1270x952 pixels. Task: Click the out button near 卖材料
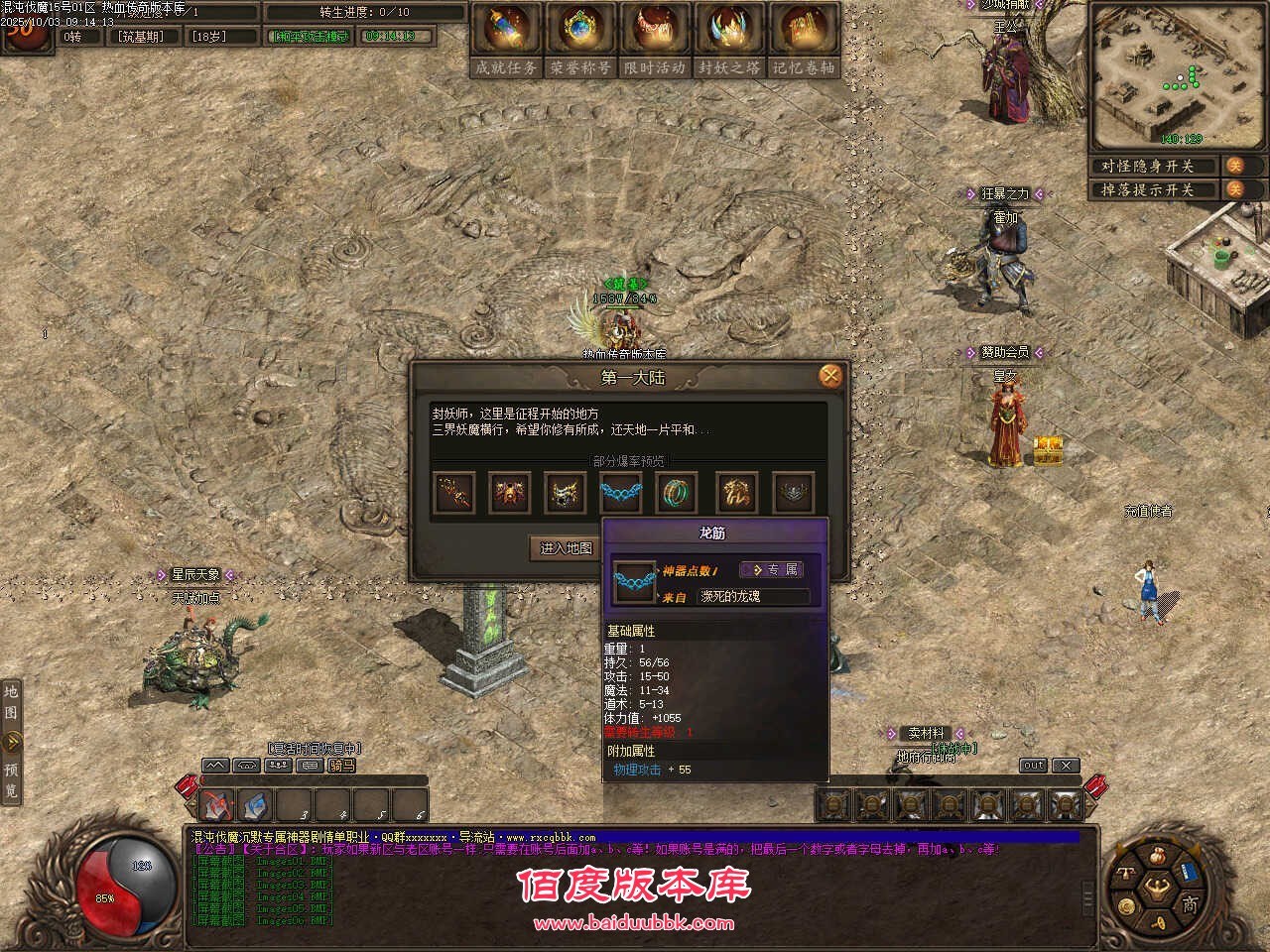coord(1032,765)
